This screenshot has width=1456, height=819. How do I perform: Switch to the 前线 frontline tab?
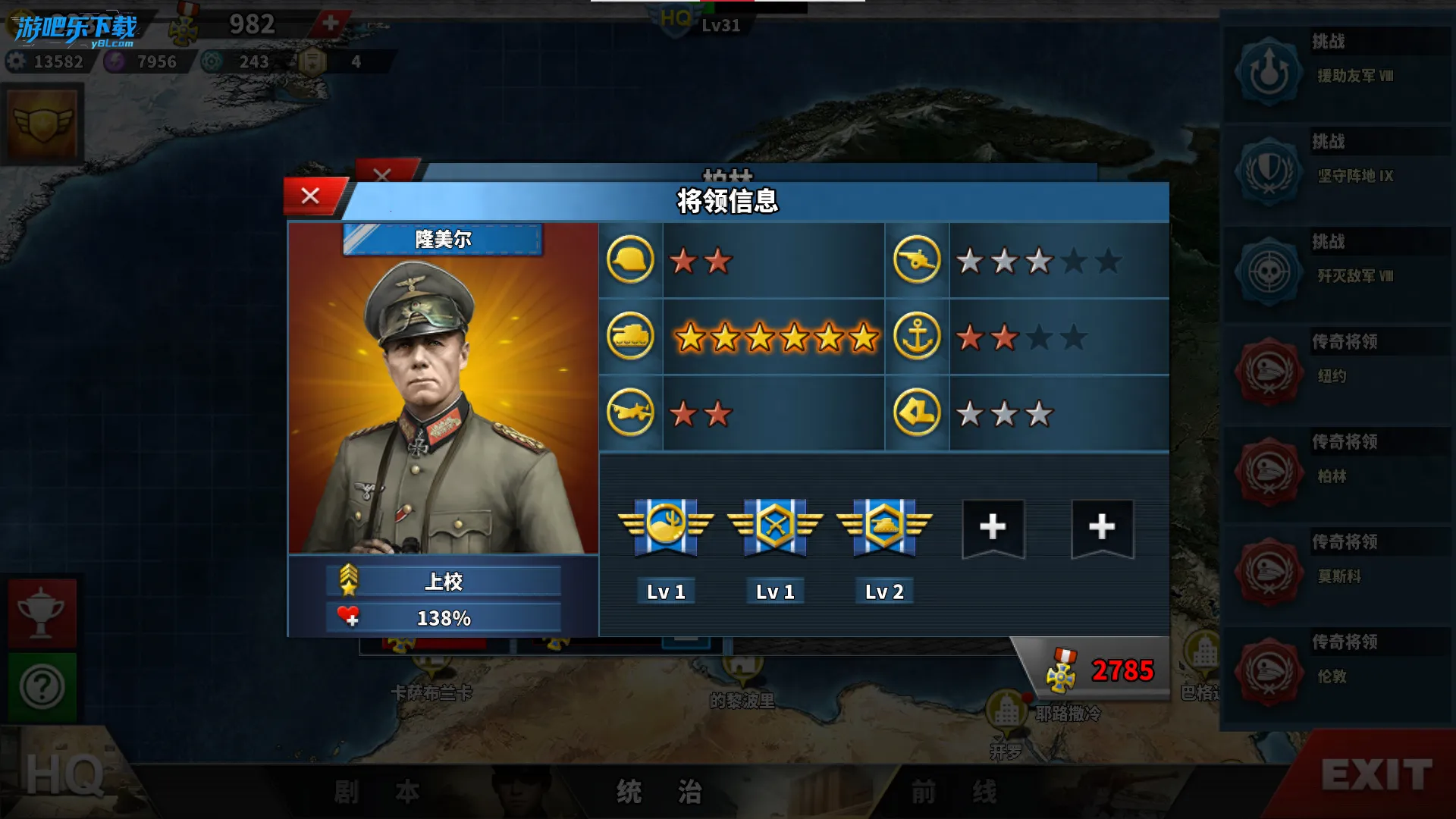tap(953, 792)
